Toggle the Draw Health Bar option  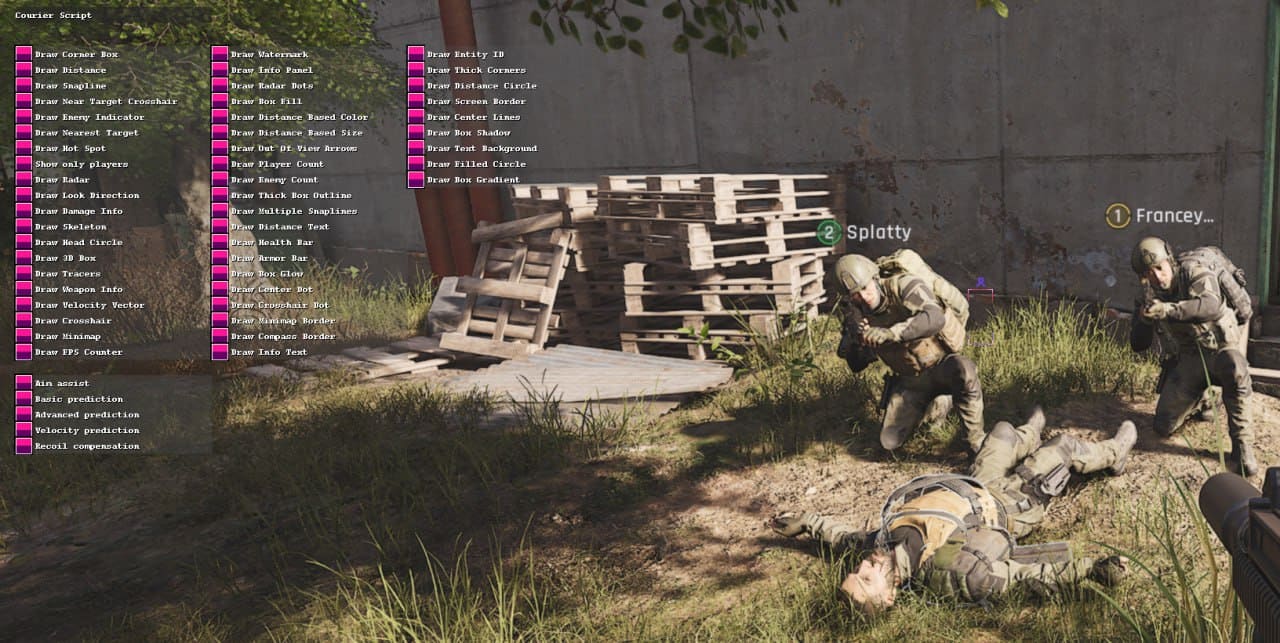pyautogui.click(x=219, y=243)
